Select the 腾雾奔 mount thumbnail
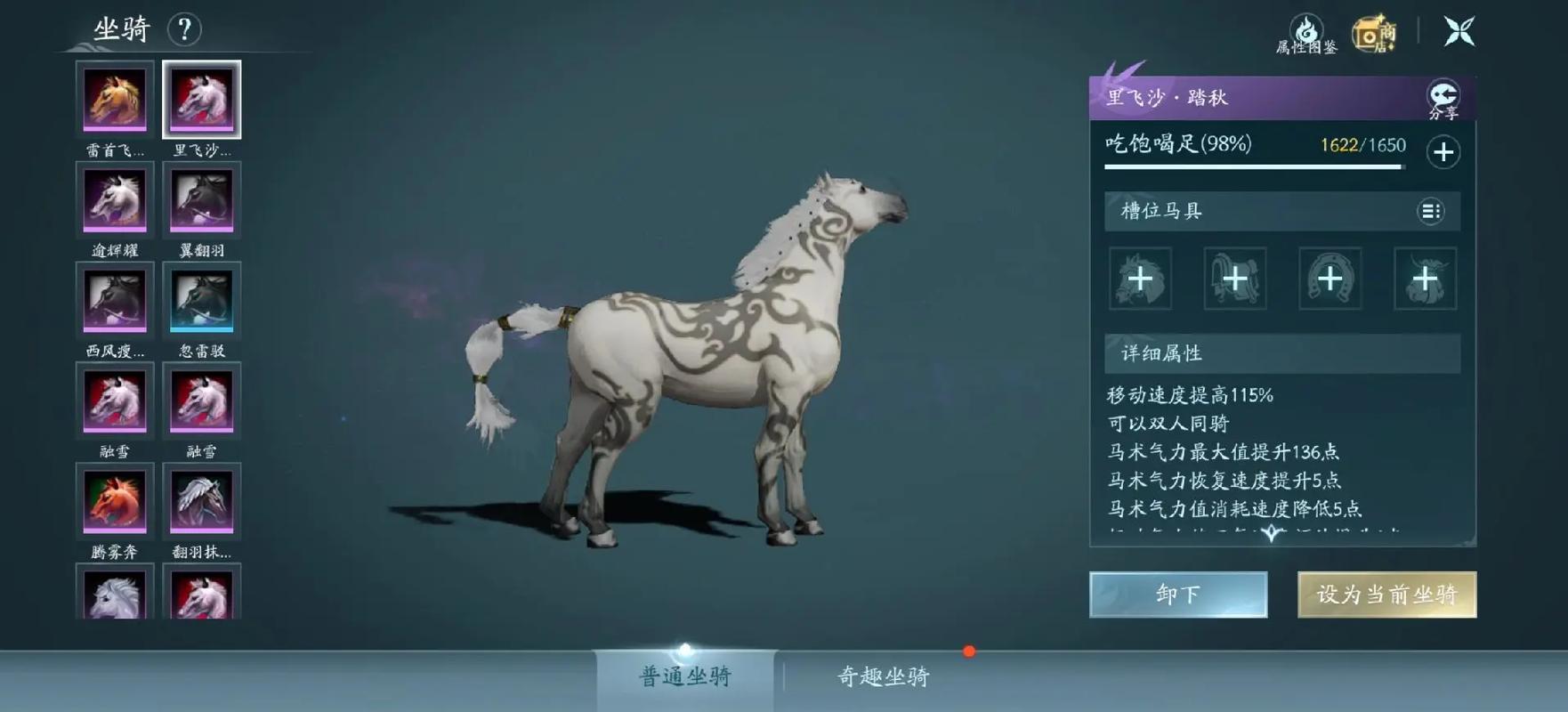This screenshot has height=712, width=1568. 115,503
